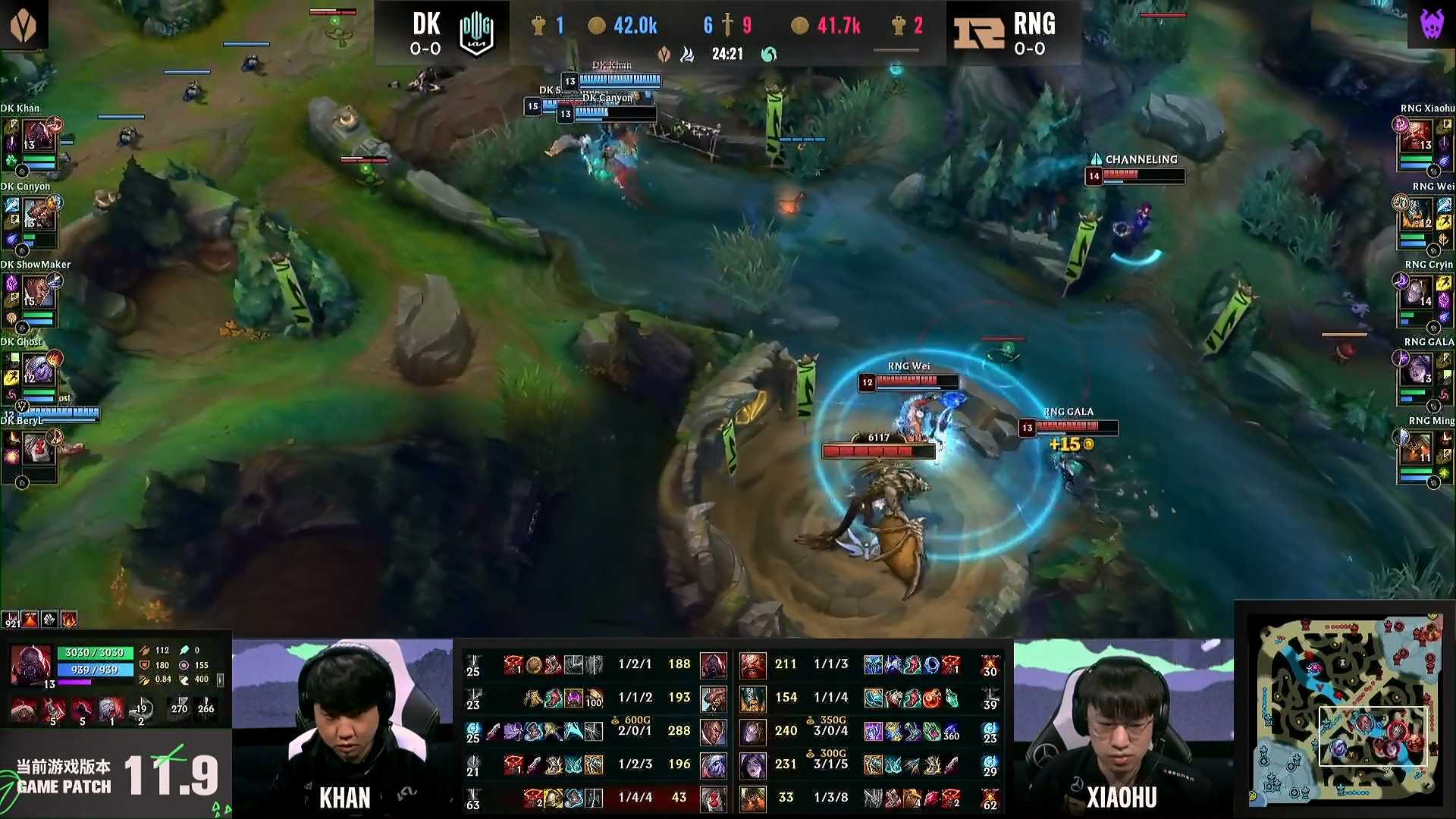Screen dimensions: 1456x819
Task: Click the DK team logo on scoreboard
Action: click(x=476, y=34)
